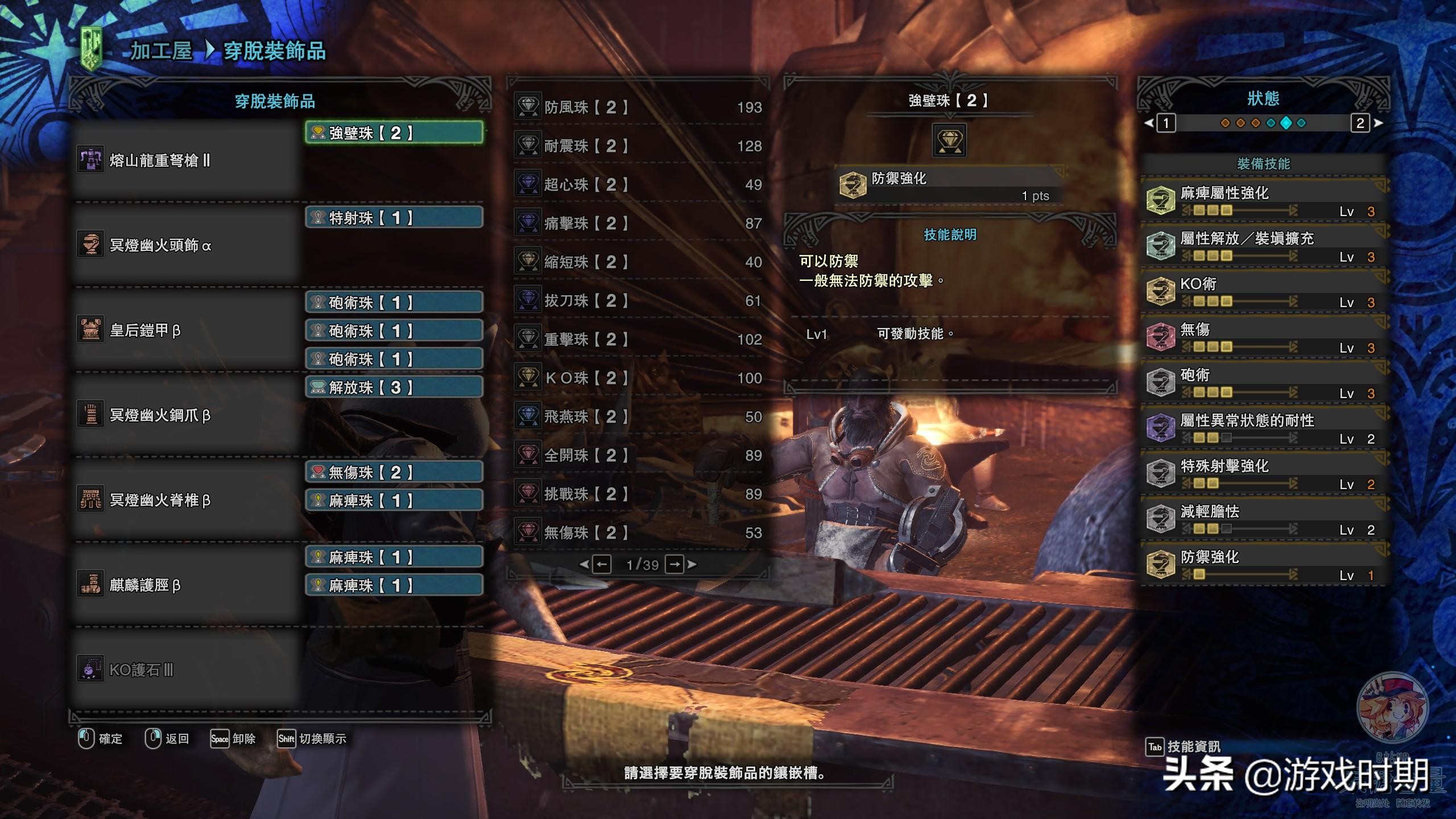Select 痛擊珠【2】 from the list

click(x=638, y=223)
